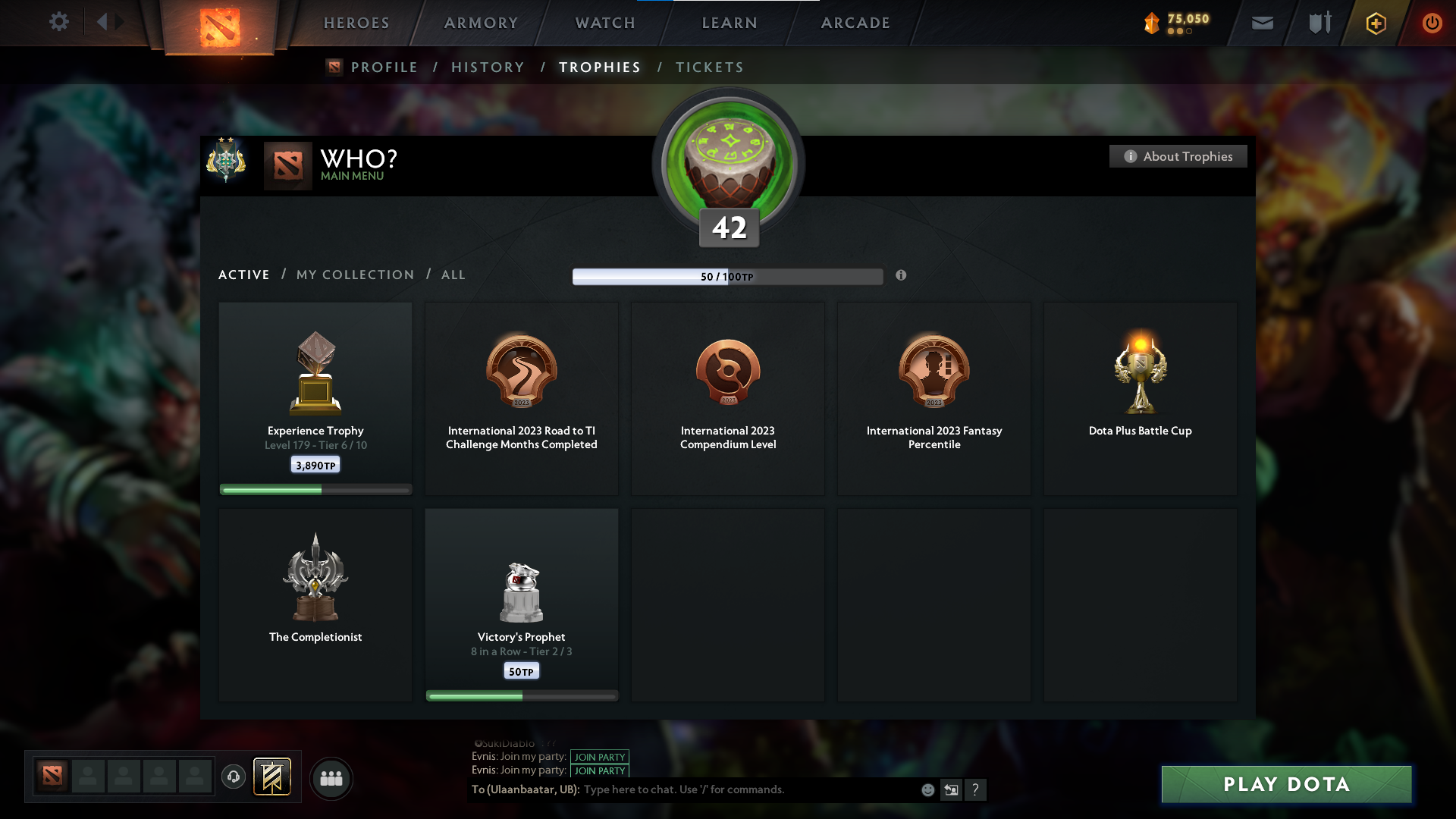This screenshot has width=1456, height=819.
Task: Select the emoticon smiley in the chat bar
Action: point(927,789)
